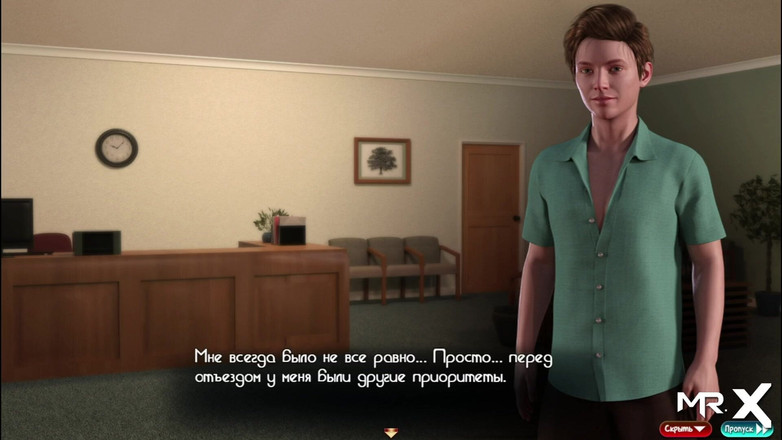
Task: Hide the dialogue box with the Скрыть button
Action: click(685, 429)
